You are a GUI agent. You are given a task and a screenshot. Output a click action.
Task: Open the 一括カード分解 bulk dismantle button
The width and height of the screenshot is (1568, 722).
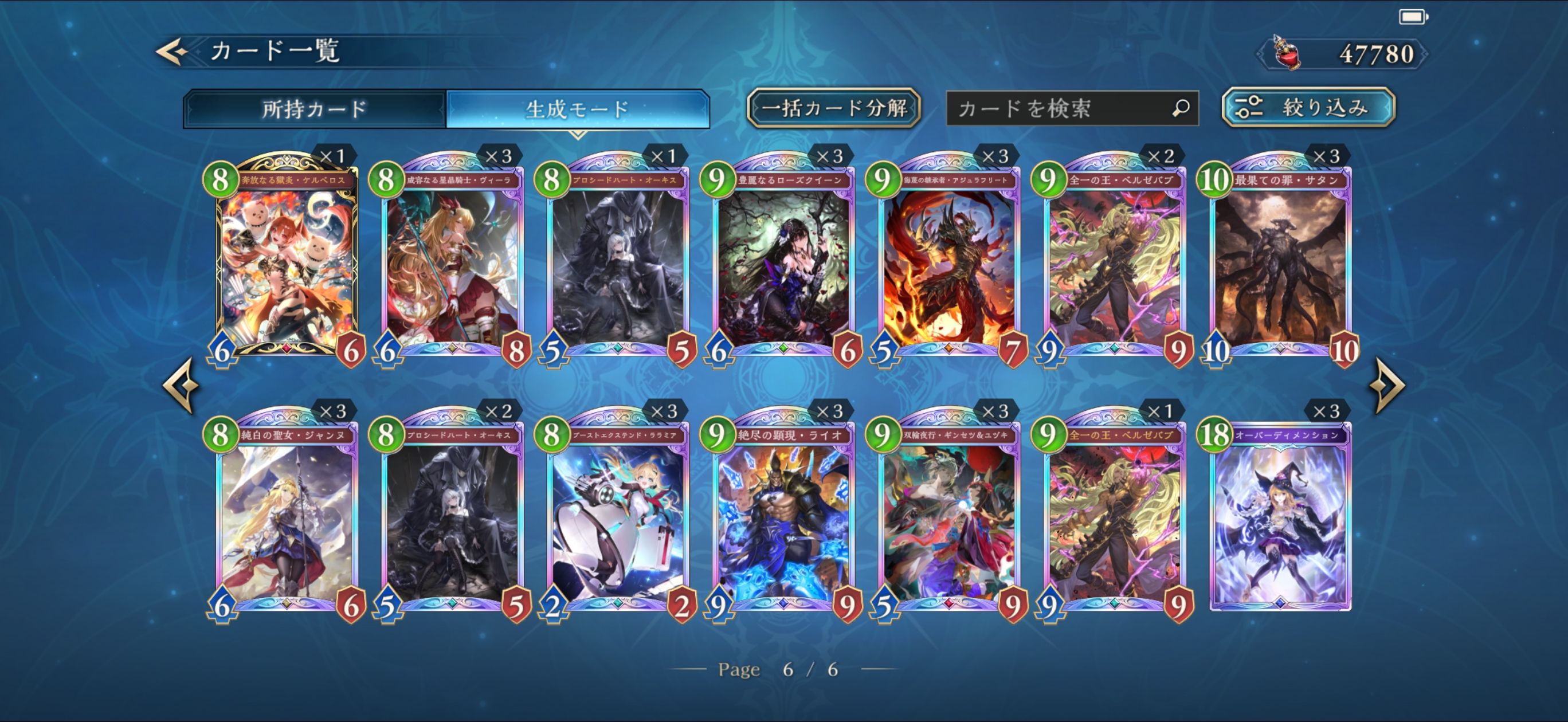pos(833,108)
